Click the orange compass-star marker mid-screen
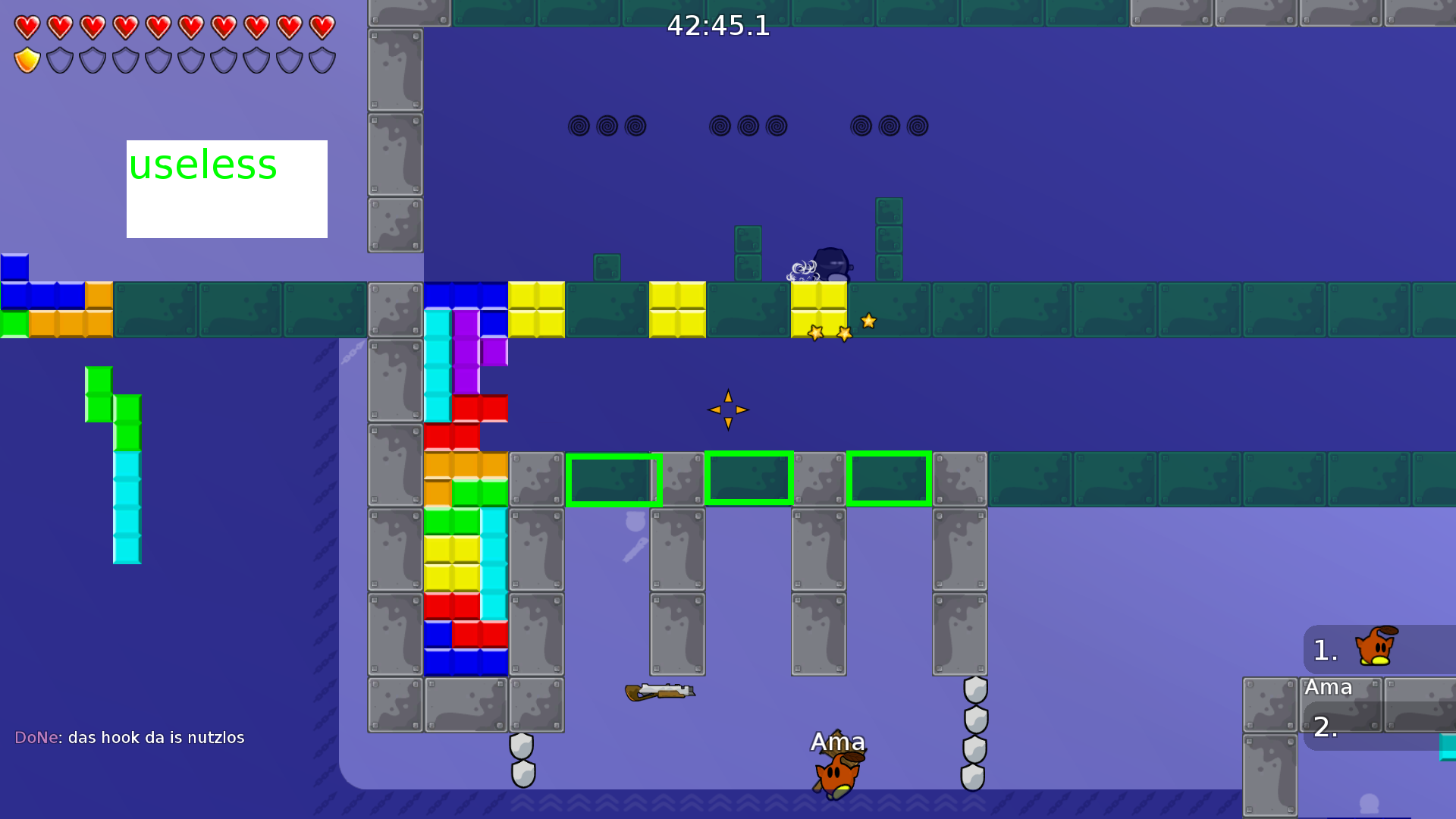 click(x=727, y=409)
